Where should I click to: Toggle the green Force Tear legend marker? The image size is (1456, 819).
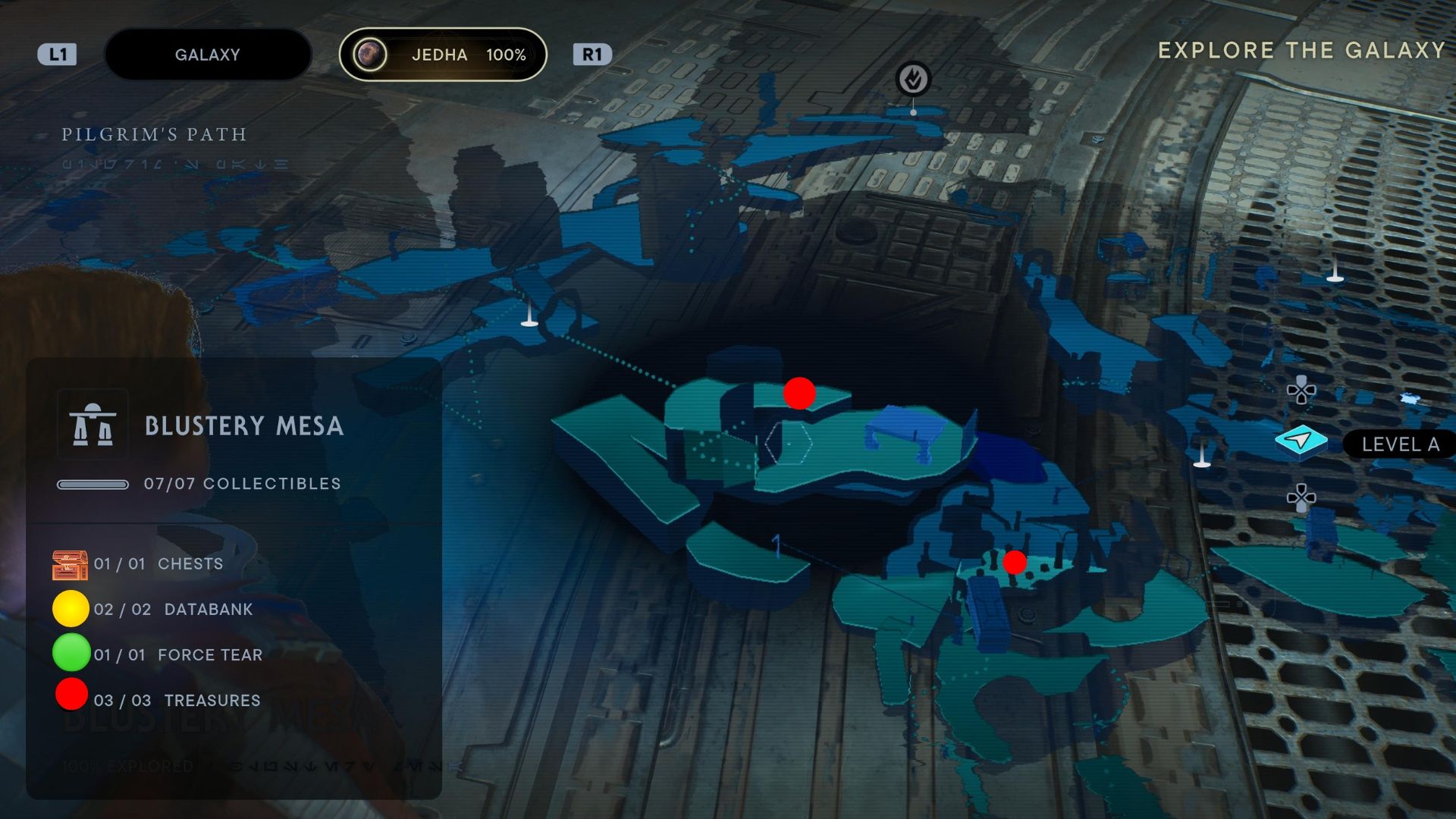70,654
